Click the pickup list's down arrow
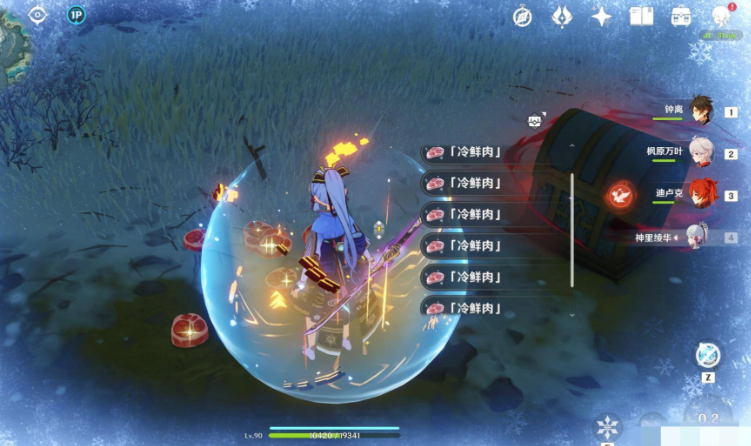Image resolution: width=751 pixels, height=446 pixels. [x=571, y=313]
